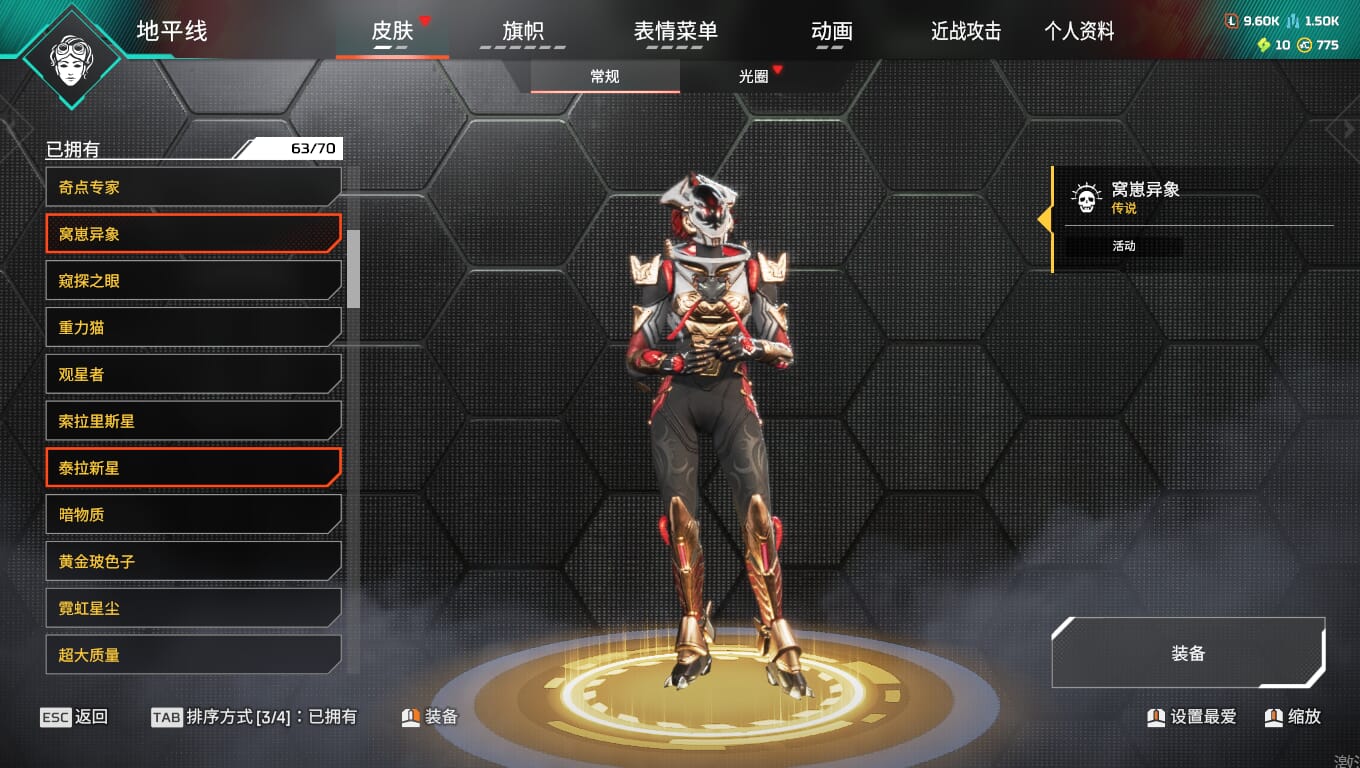Go to the 动画 tab
The image size is (1360, 768).
tap(831, 31)
